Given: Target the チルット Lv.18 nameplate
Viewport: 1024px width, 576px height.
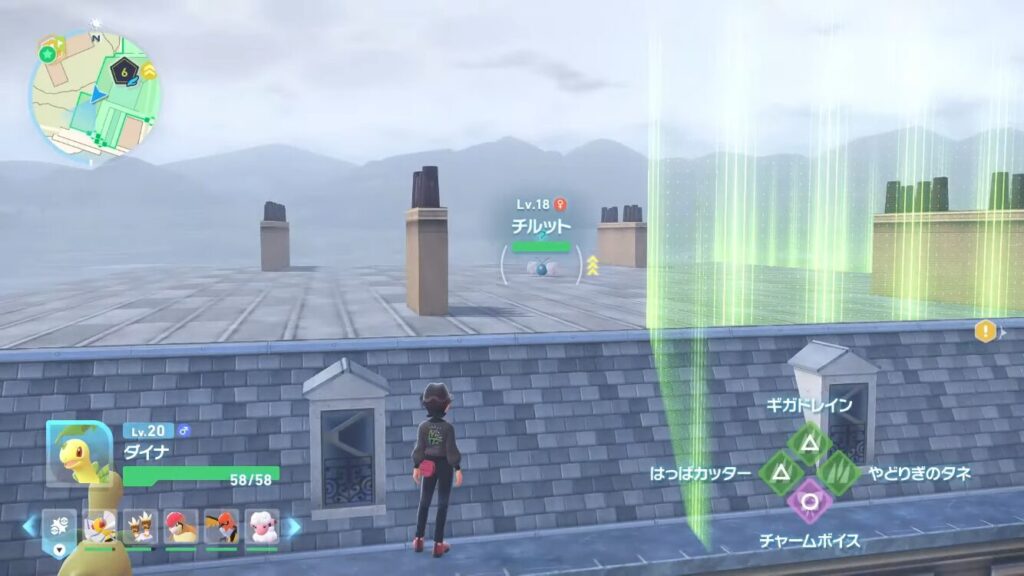Looking at the screenshot, I should pyautogui.click(x=541, y=226).
